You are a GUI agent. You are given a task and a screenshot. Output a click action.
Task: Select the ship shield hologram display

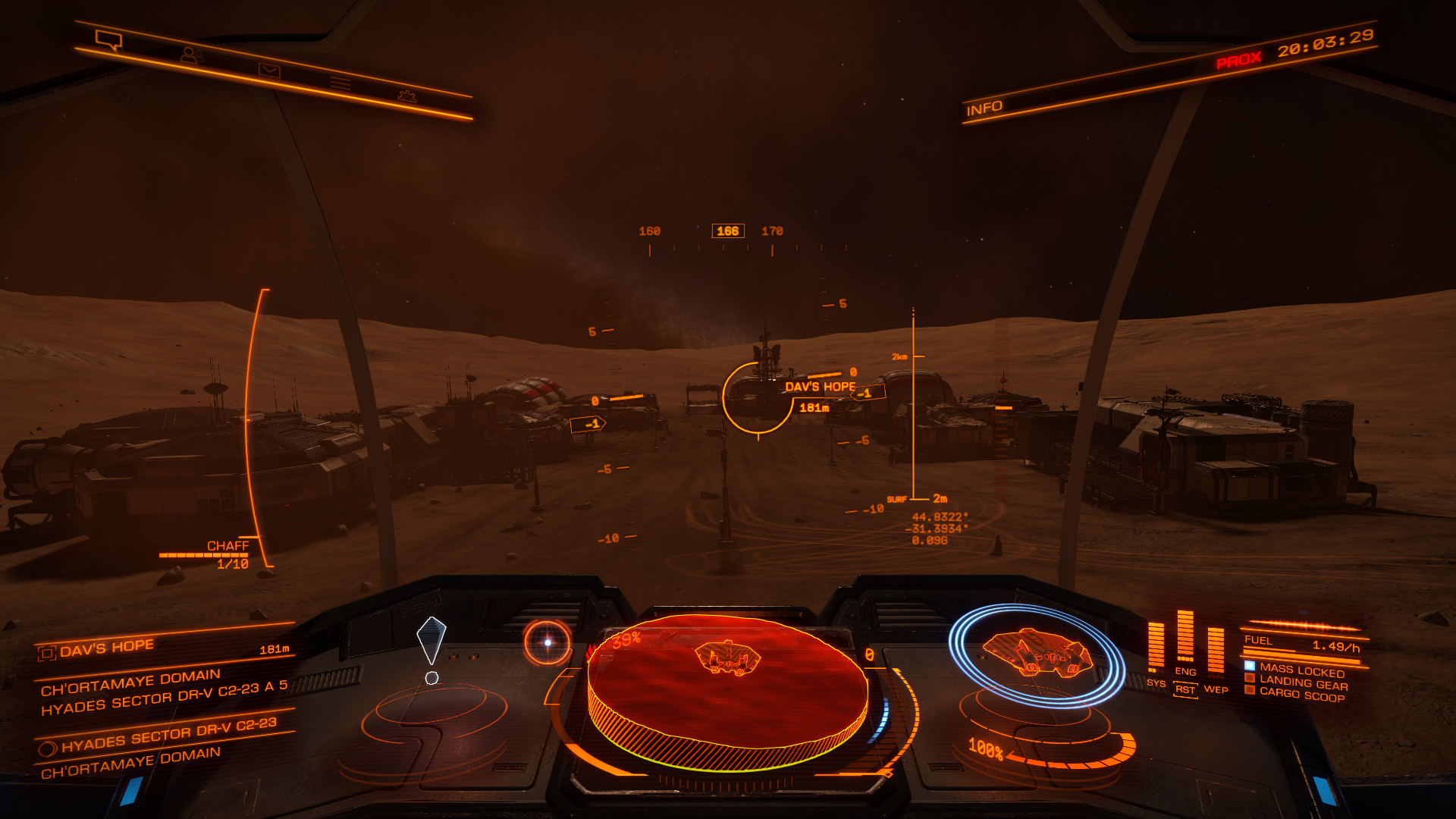click(x=1036, y=654)
